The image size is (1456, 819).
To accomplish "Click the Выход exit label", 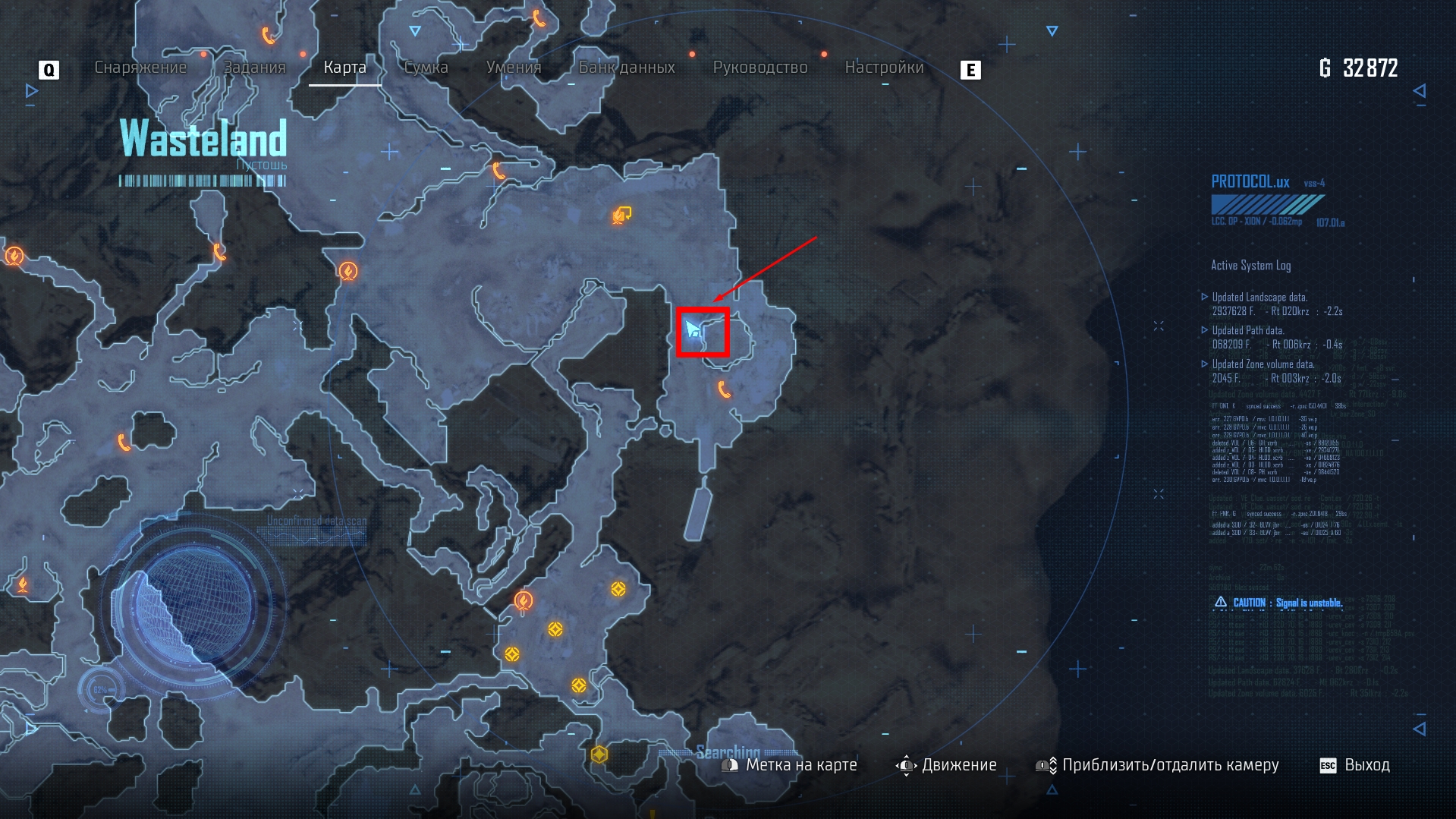I will [1366, 765].
